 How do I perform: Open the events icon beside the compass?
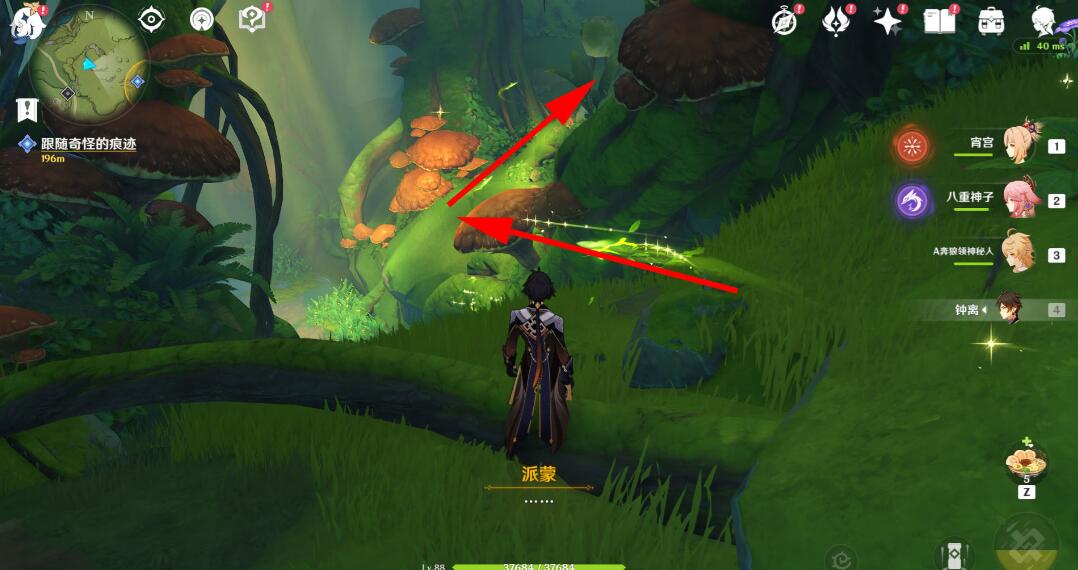coord(835,20)
